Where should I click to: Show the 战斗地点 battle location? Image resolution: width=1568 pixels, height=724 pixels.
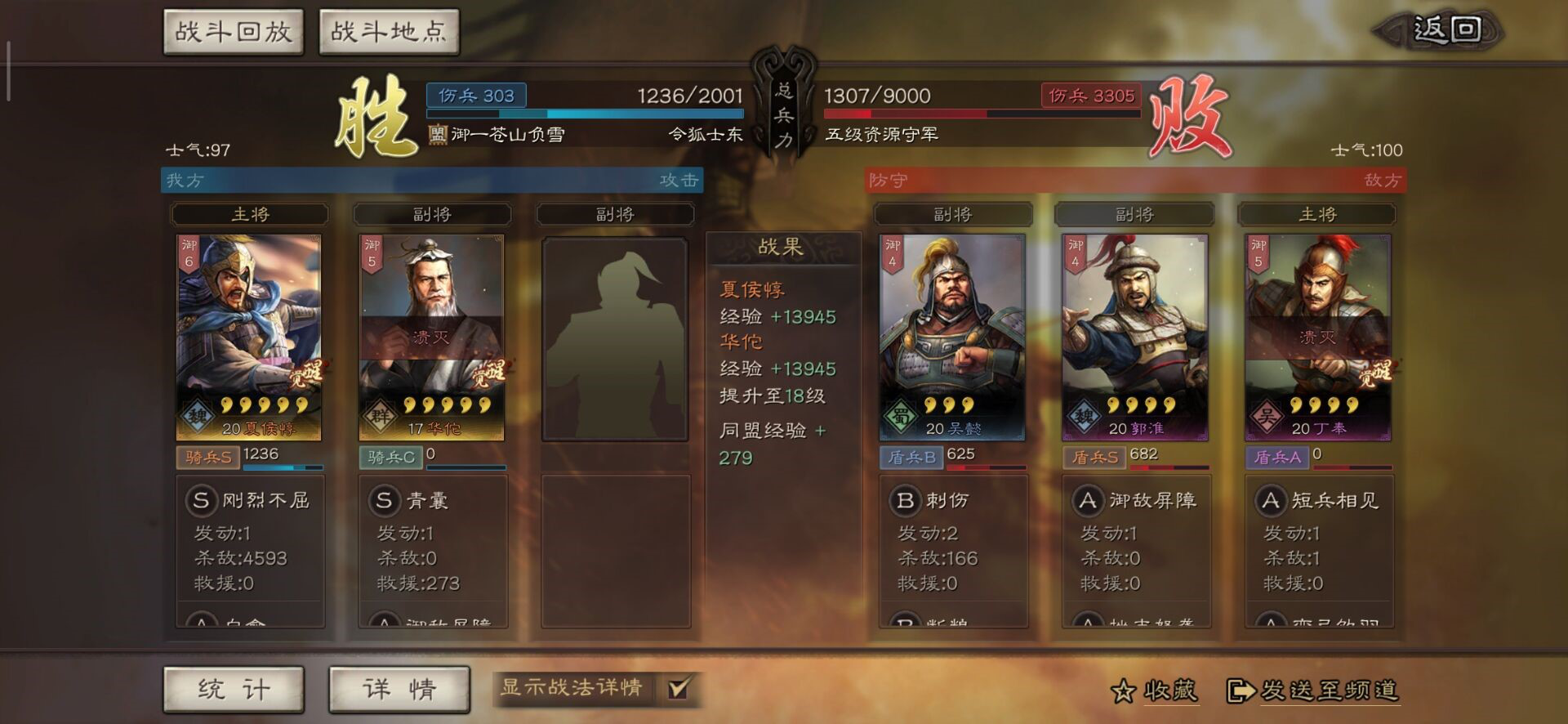pos(389,33)
